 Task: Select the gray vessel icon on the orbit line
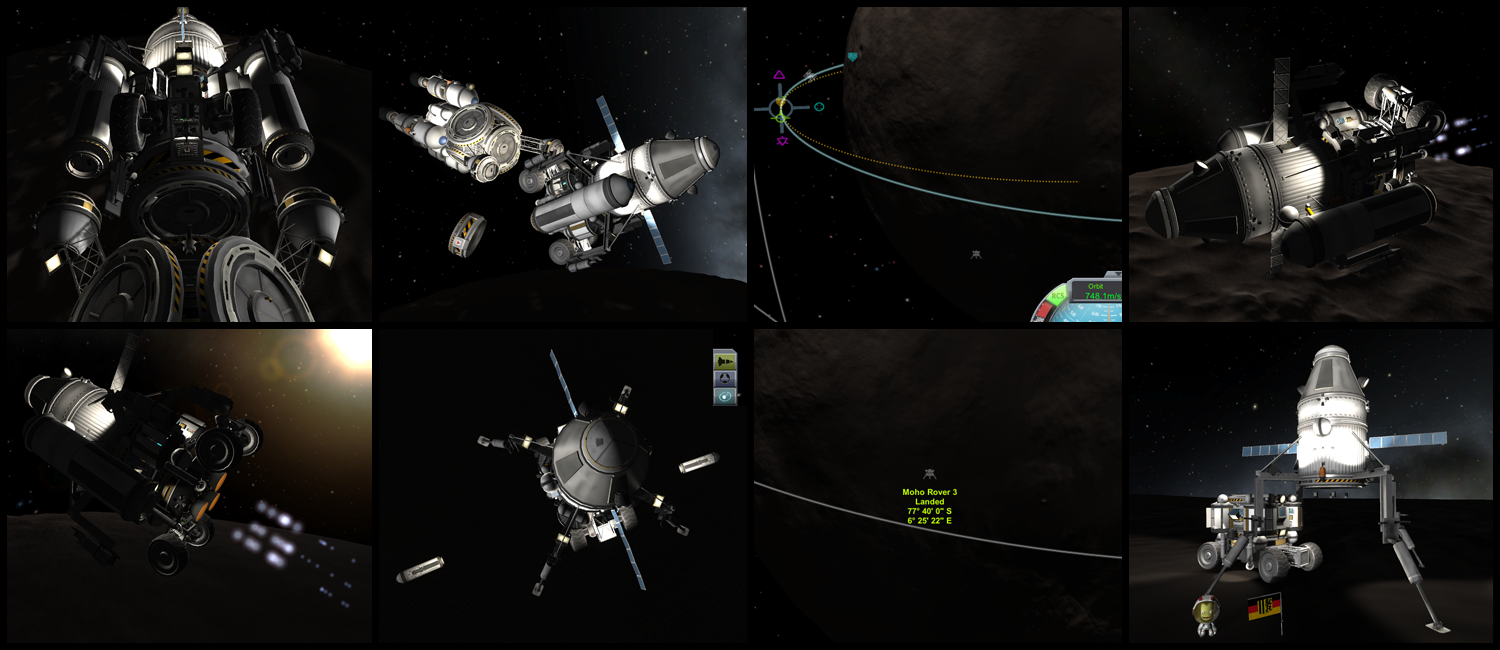click(810, 75)
